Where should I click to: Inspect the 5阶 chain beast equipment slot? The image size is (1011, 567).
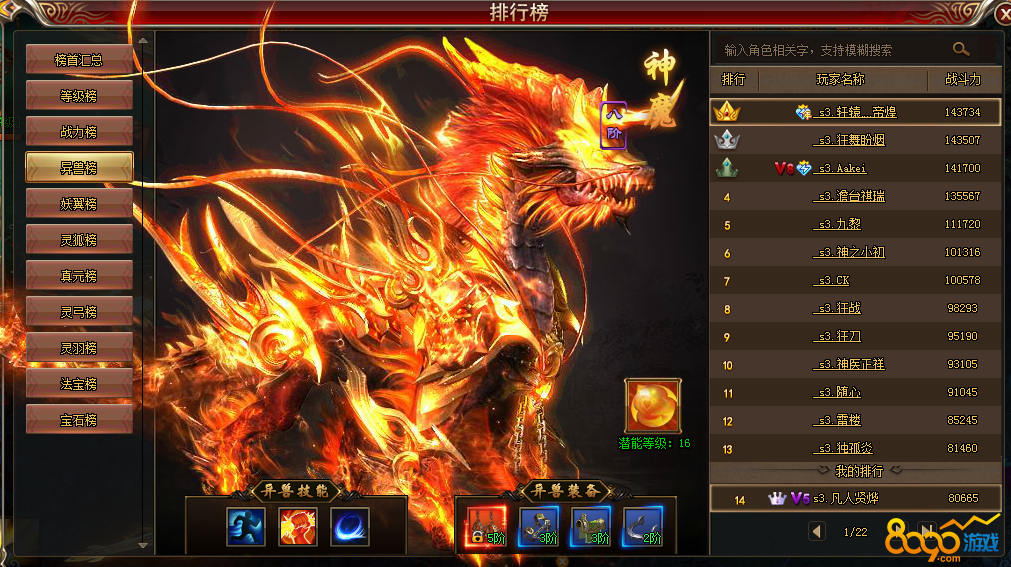coord(485,527)
